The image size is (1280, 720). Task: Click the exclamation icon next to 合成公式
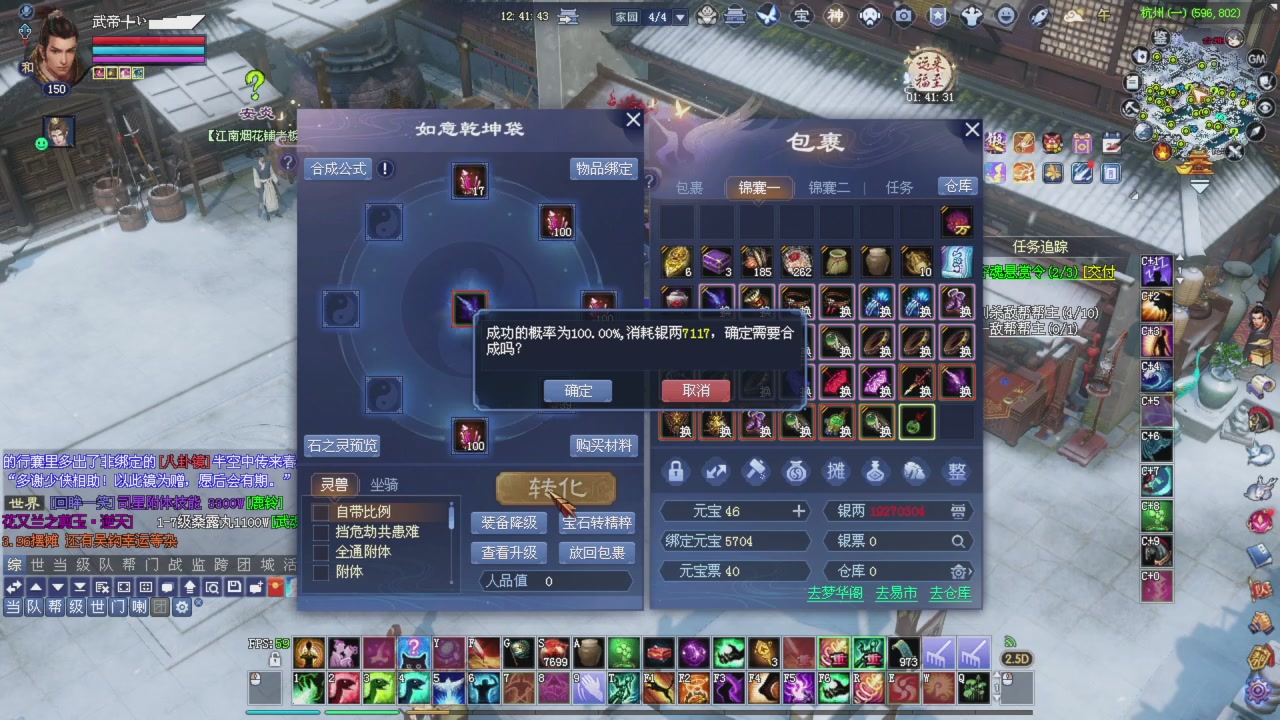click(x=385, y=169)
